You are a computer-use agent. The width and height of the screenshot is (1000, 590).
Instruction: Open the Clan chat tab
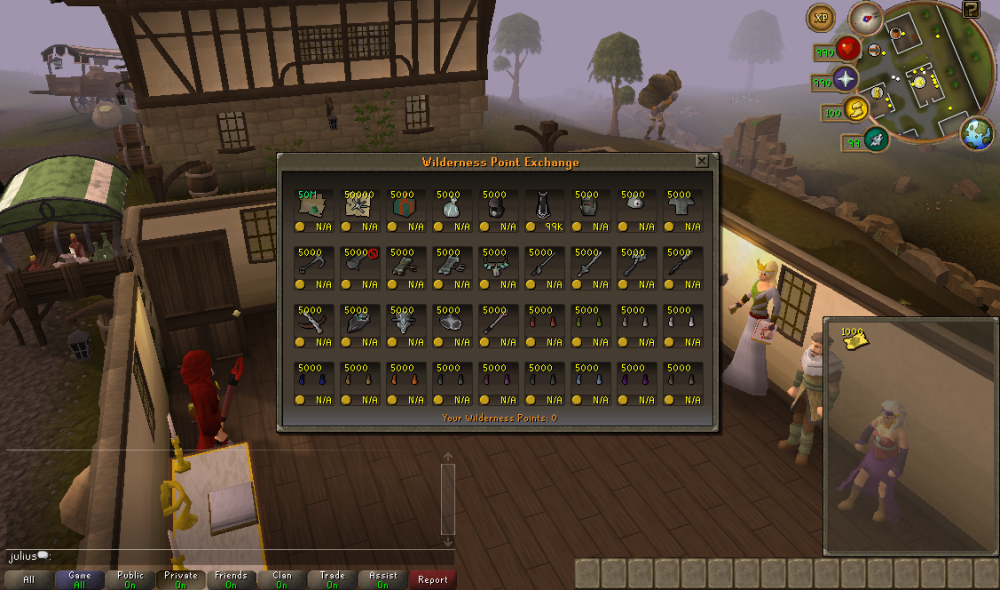point(282,579)
